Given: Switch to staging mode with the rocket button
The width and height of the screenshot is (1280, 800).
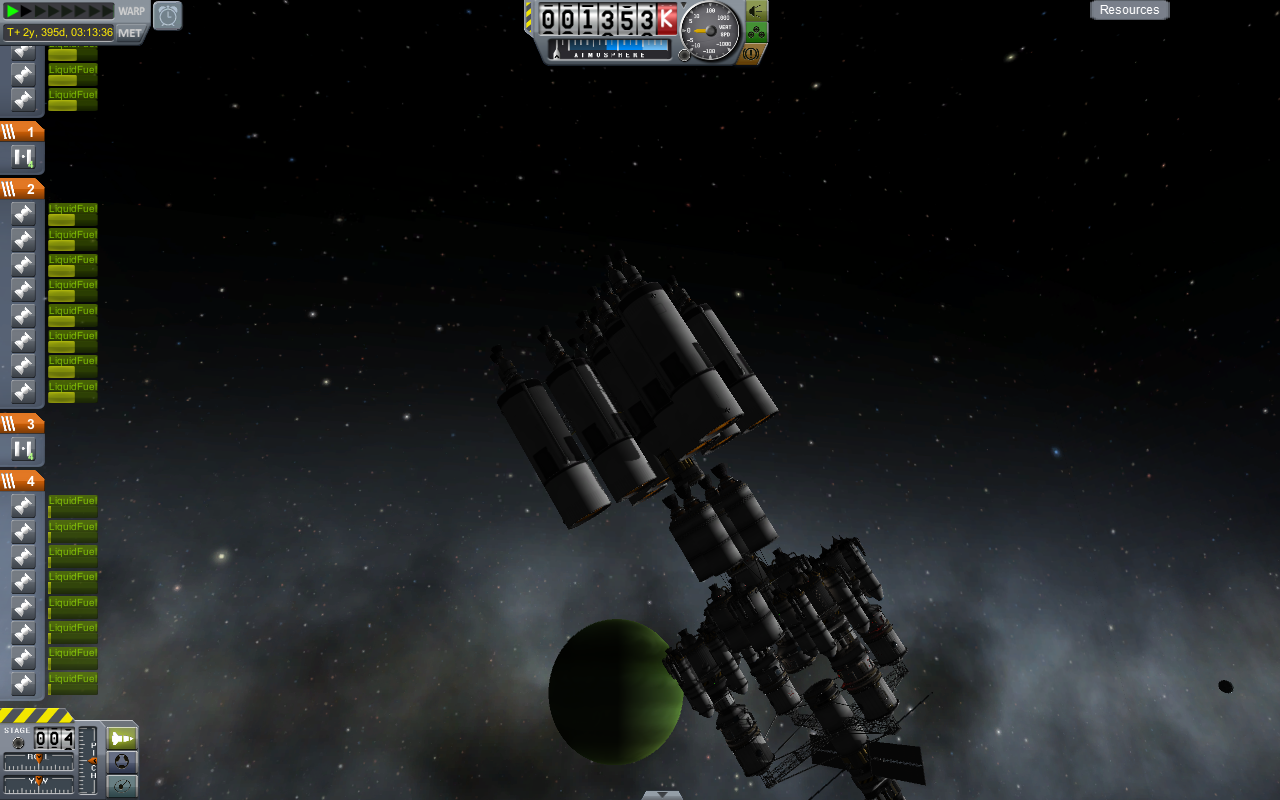Looking at the screenshot, I should [x=122, y=738].
